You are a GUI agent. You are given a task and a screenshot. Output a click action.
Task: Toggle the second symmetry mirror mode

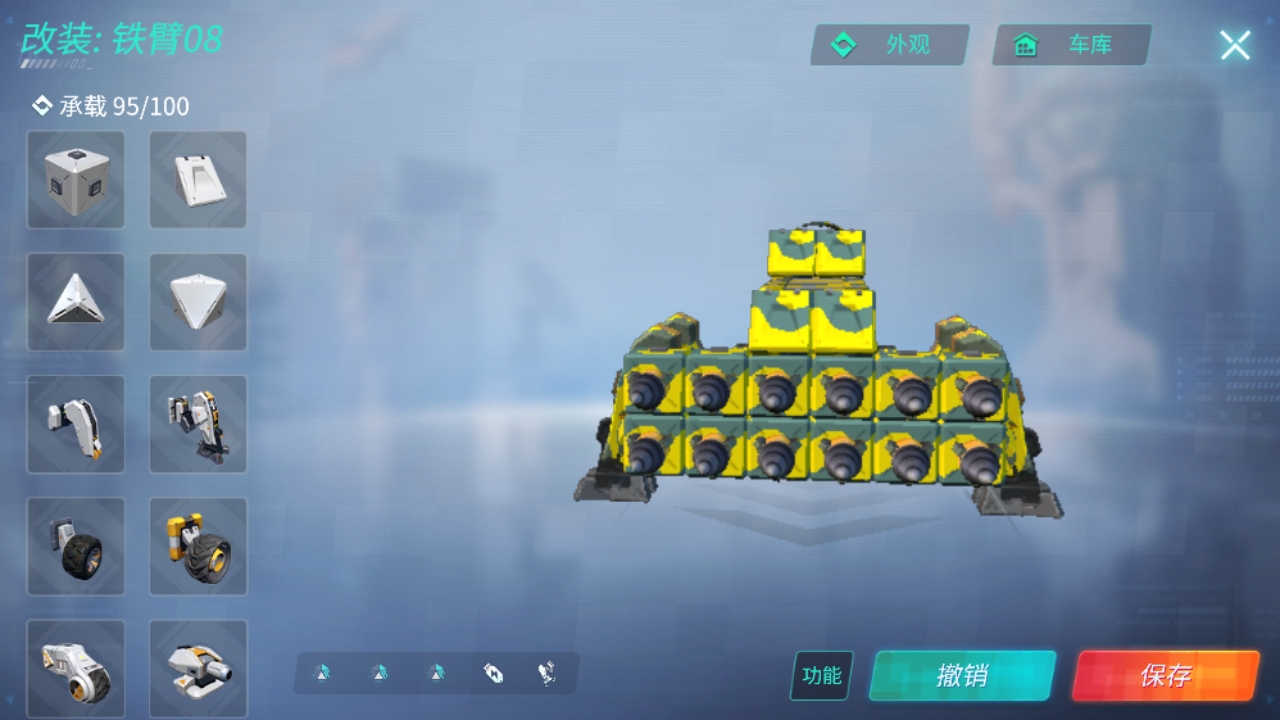point(378,673)
